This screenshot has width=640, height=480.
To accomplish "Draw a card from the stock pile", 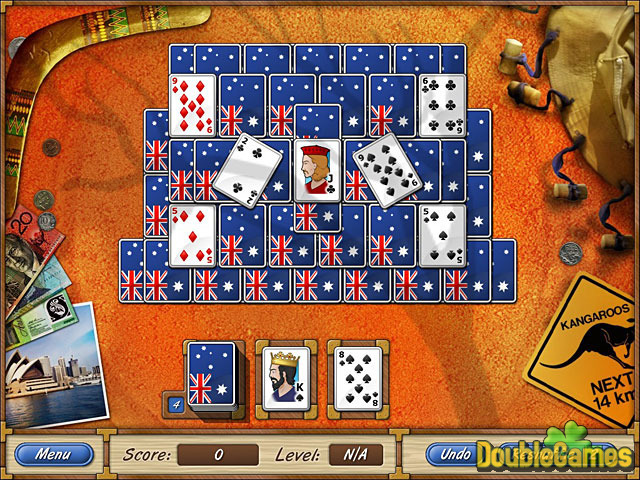I will 212,375.
